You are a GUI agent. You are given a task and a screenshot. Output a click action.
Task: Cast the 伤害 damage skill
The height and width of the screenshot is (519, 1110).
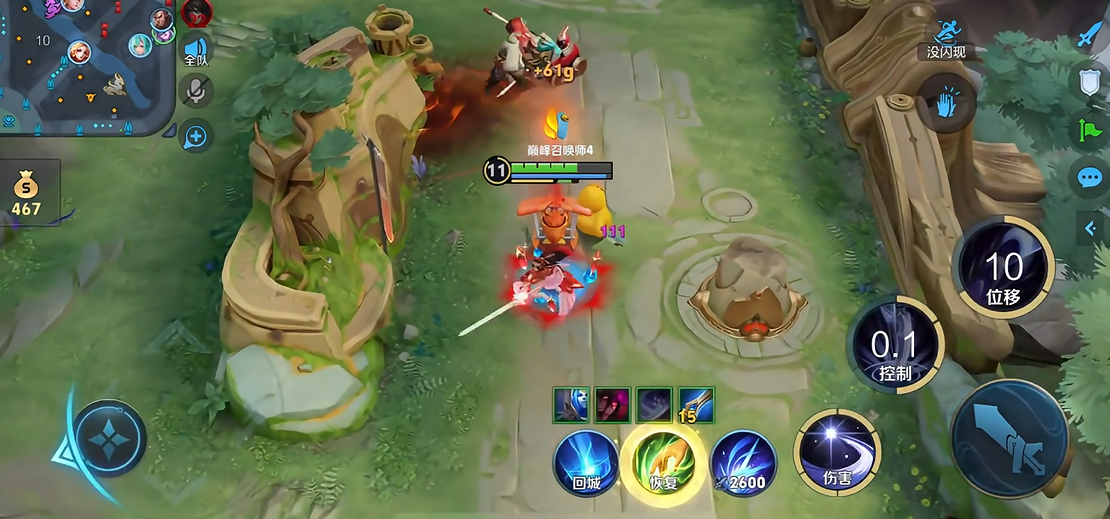click(x=837, y=453)
